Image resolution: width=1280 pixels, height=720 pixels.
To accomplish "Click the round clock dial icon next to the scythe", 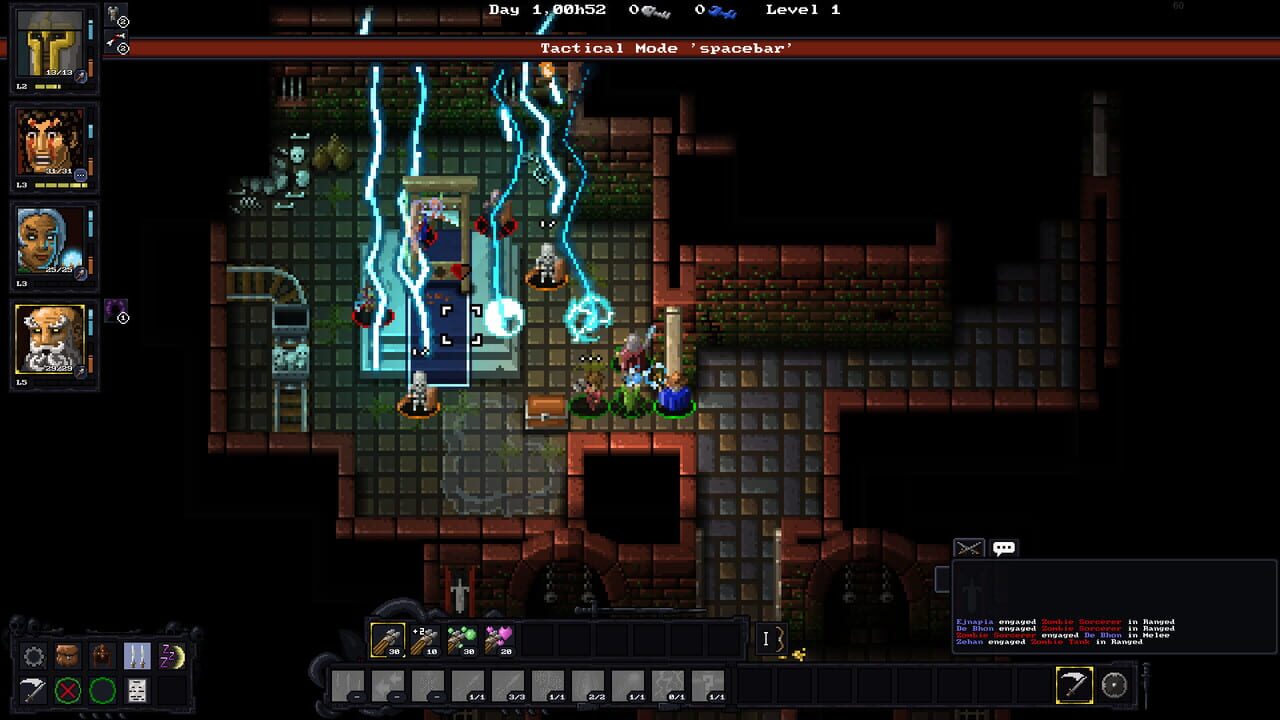I will click(1113, 684).
